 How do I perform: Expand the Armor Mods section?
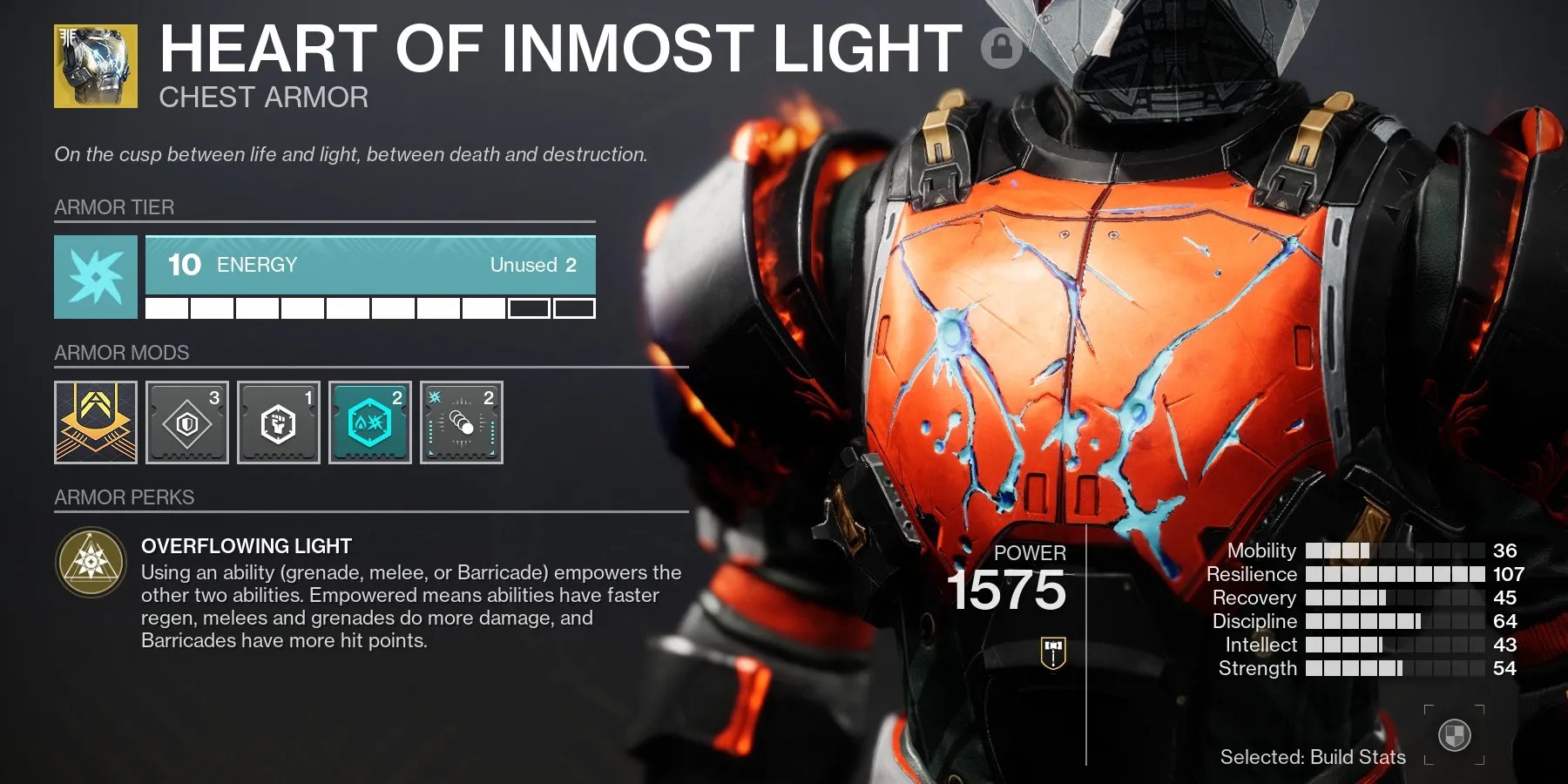coord(122,353)
